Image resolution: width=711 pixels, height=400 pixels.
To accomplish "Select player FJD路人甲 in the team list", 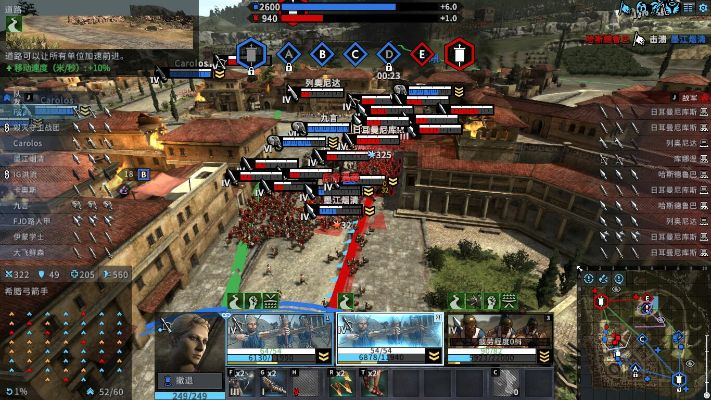I will pos(34,220).
